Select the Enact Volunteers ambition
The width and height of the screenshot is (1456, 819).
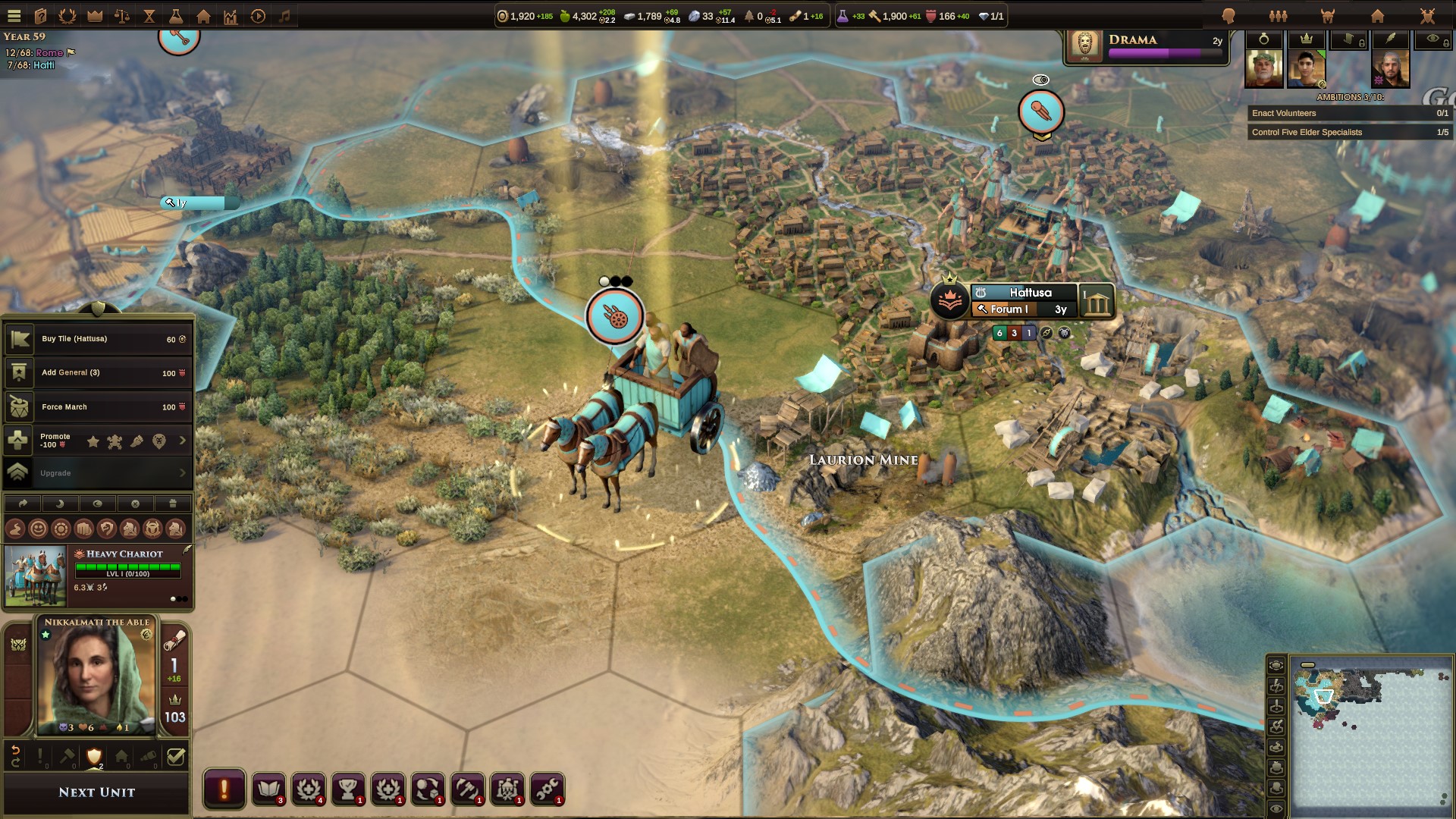(x=1349, y=113)
